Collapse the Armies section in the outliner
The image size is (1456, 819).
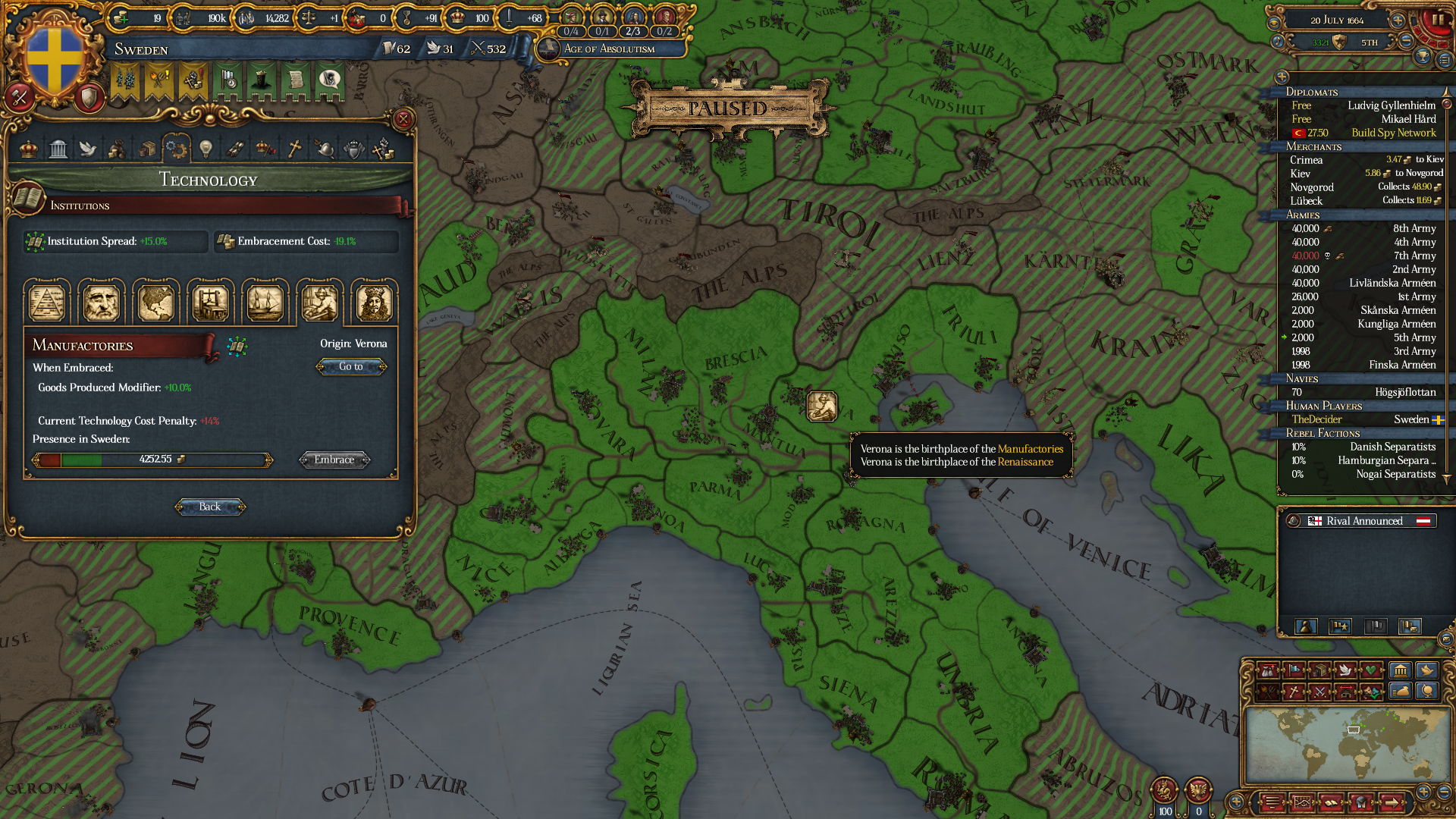coord(1357,215)
